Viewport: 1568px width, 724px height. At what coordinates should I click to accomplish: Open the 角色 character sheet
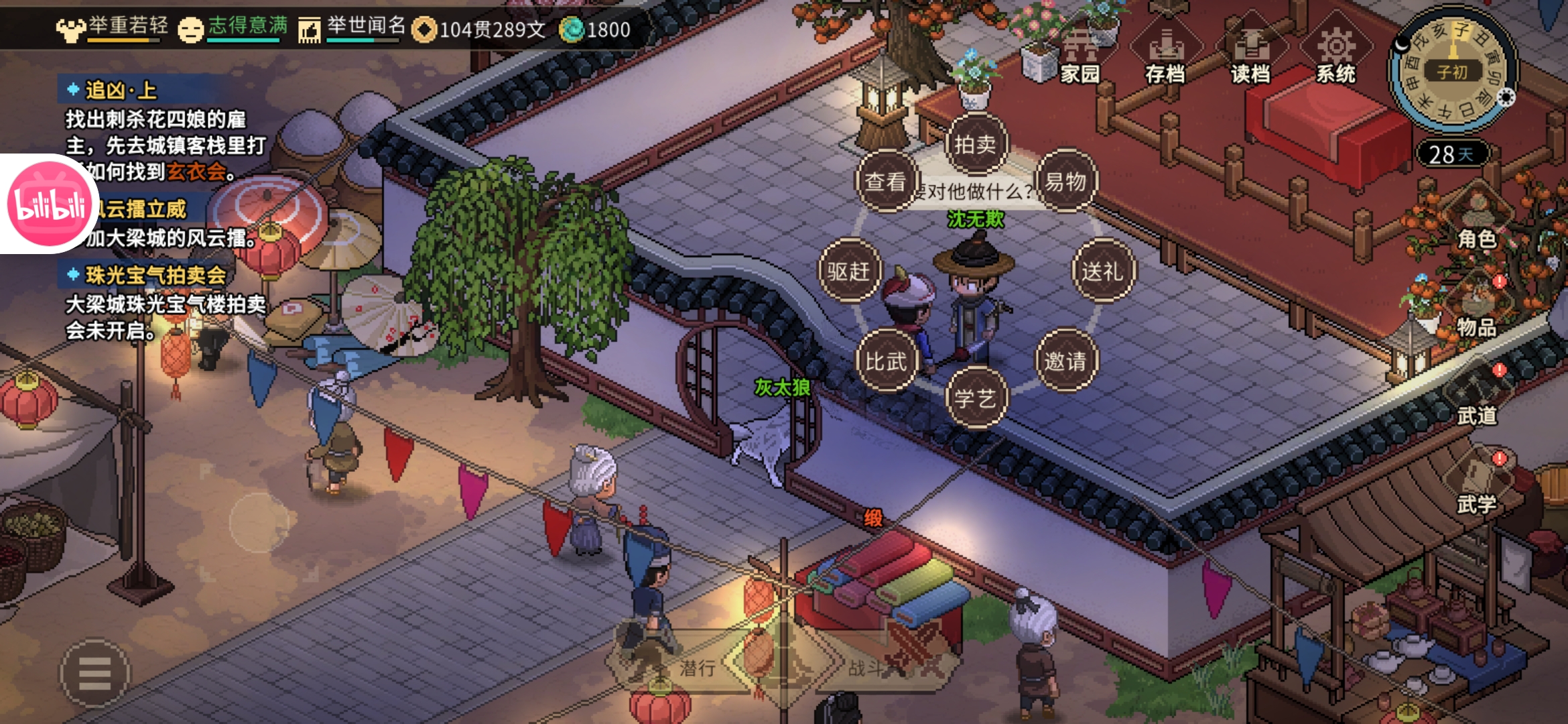click(x=1476, y=221)
